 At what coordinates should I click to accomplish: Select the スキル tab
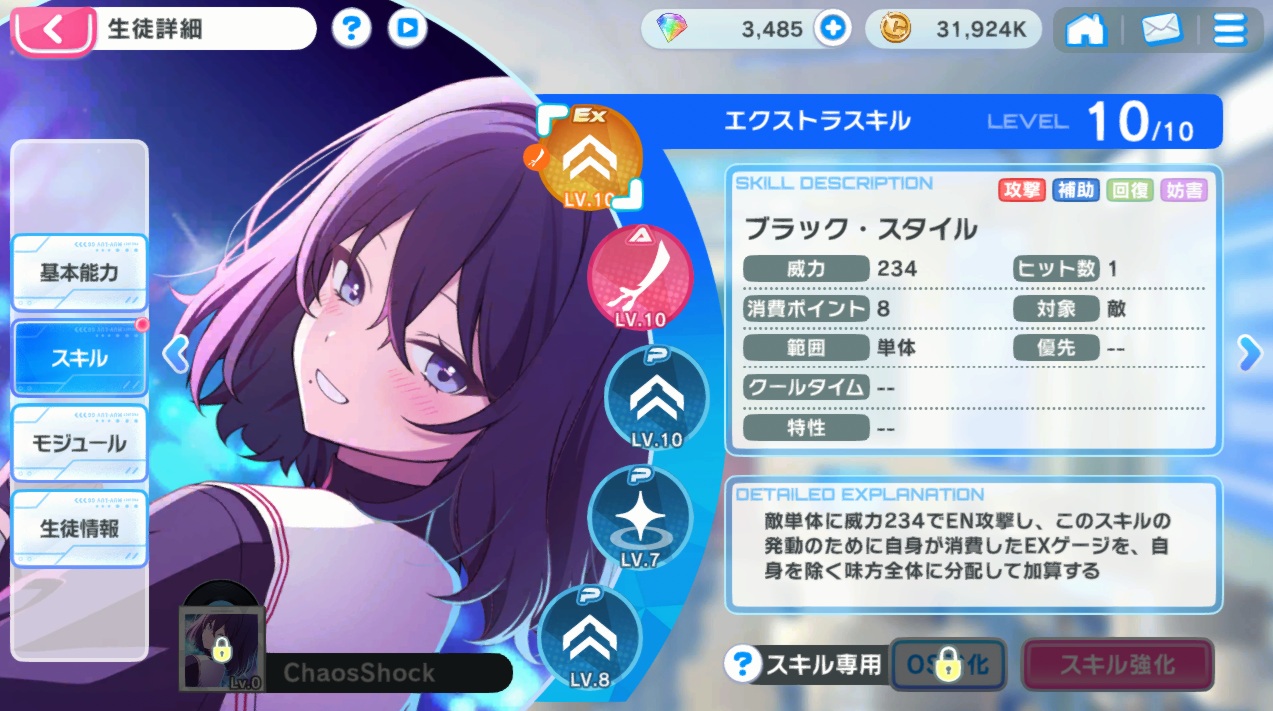coord(80,357)
